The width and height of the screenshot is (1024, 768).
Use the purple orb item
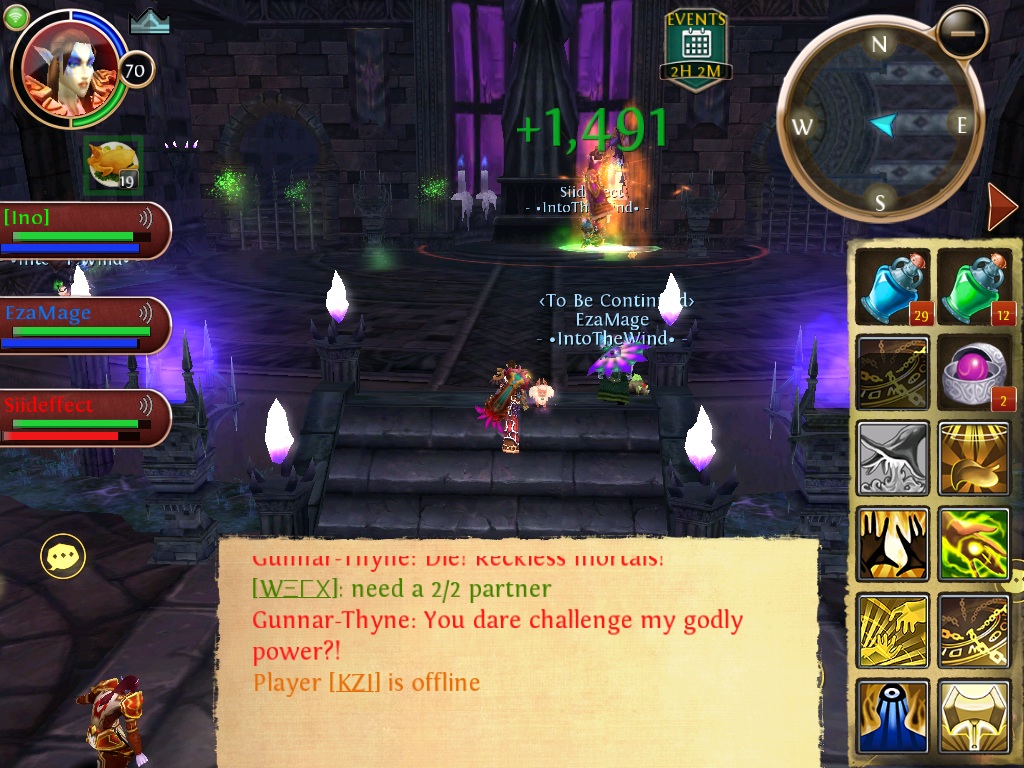[x=975, y=372]
